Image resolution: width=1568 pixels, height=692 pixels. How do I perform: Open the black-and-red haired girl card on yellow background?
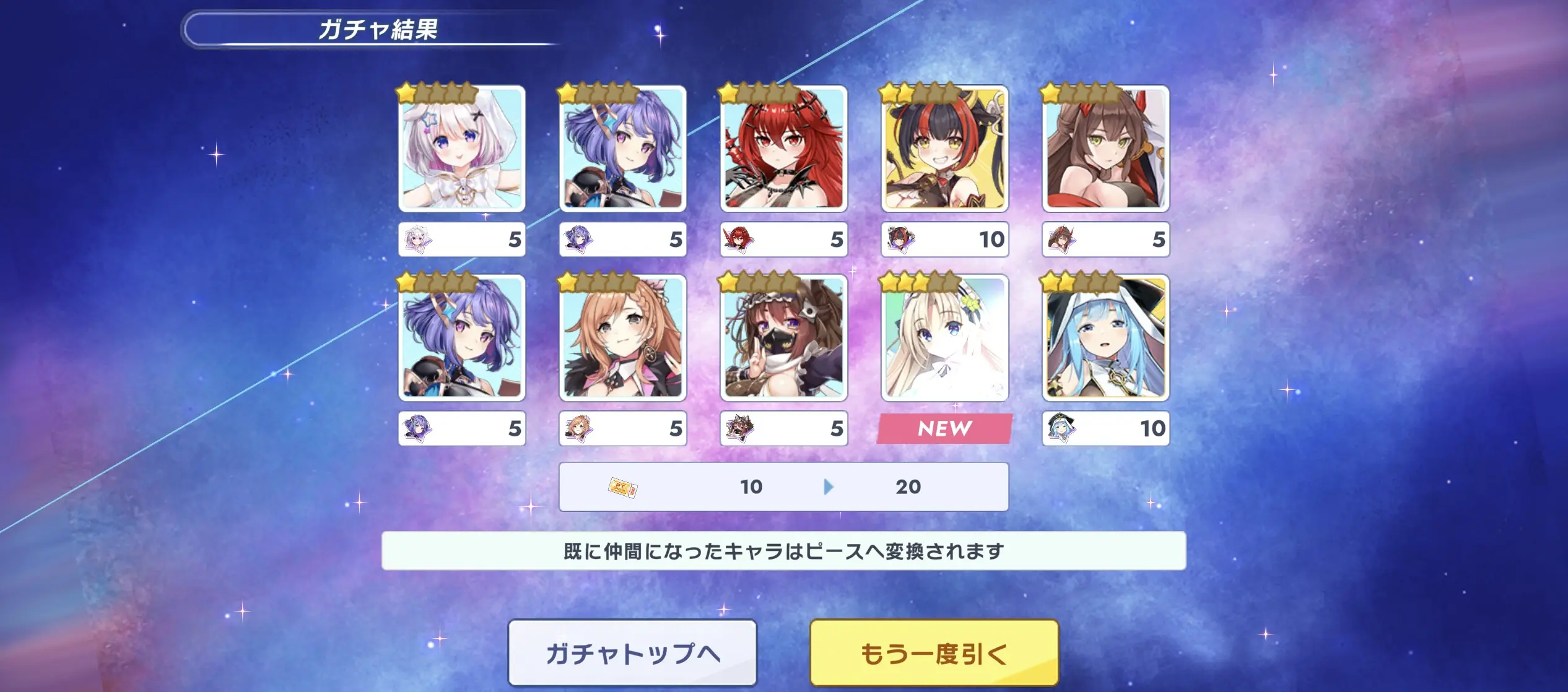944,149
